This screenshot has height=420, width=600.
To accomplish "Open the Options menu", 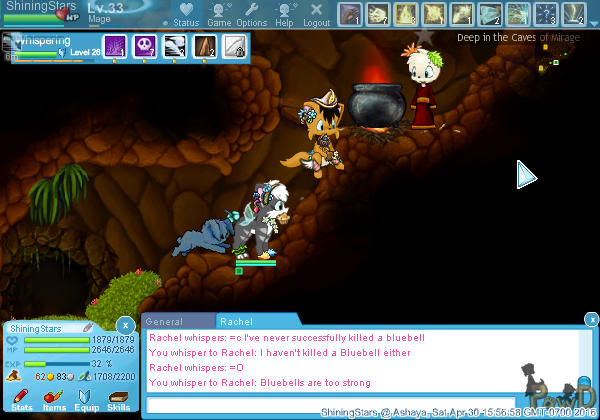I will tap(251, 15).
